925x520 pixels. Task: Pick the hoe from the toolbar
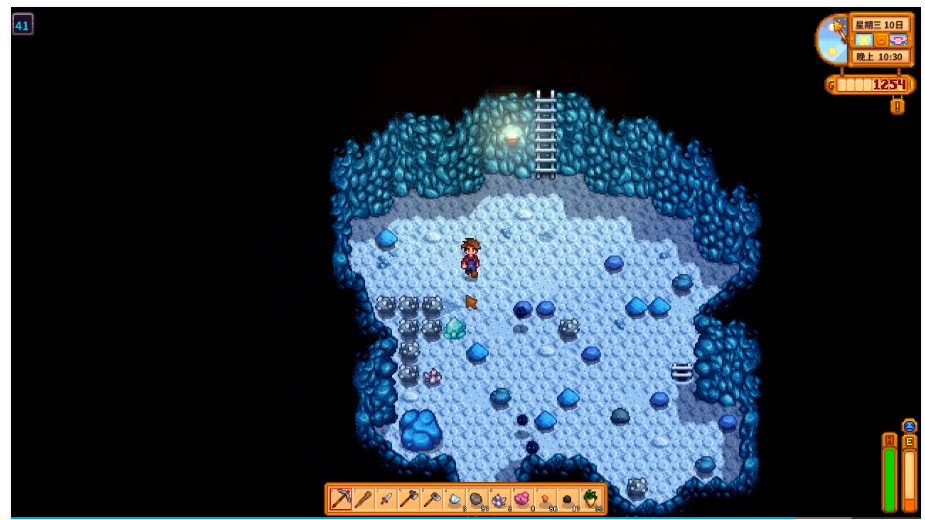point(432,498)
